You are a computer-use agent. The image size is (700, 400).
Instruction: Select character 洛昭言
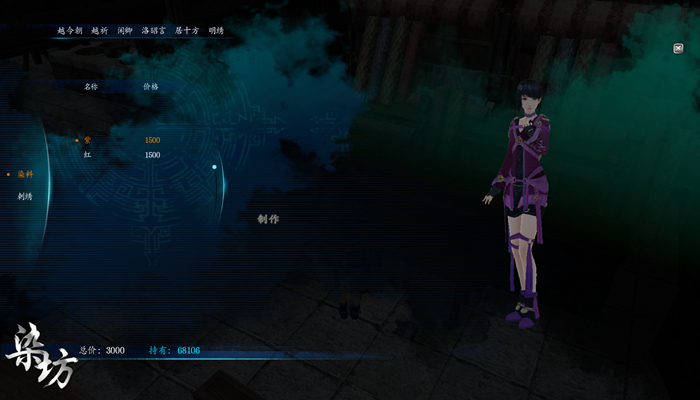155,31
